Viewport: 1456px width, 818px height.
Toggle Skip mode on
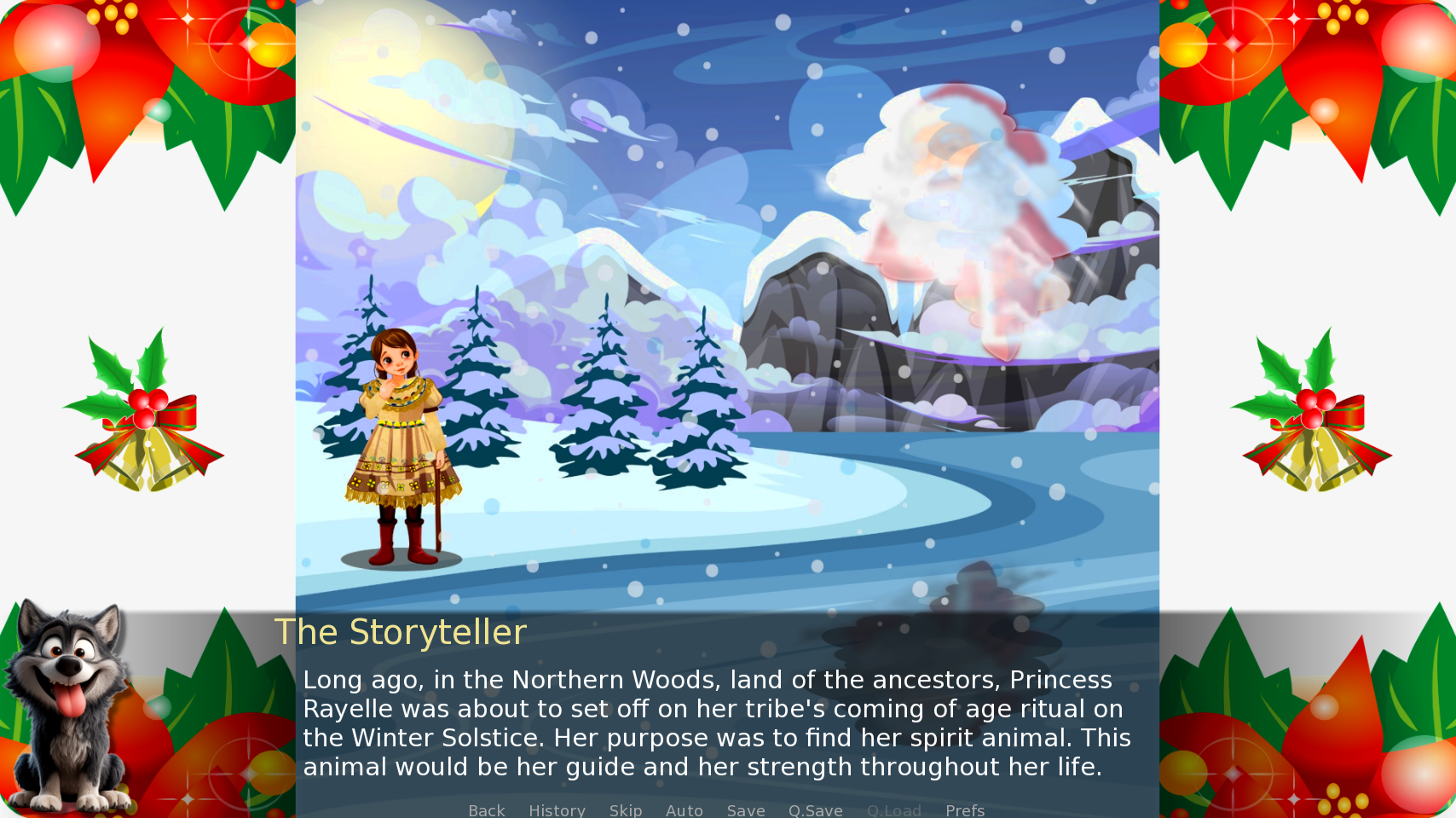click(626, 810)
